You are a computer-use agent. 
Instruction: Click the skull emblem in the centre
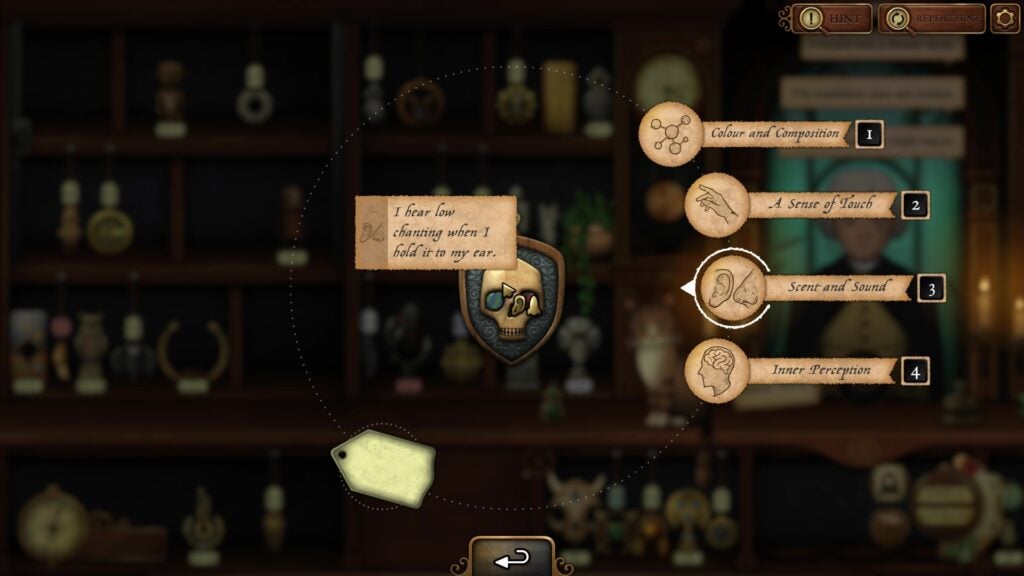click(511, 300)
